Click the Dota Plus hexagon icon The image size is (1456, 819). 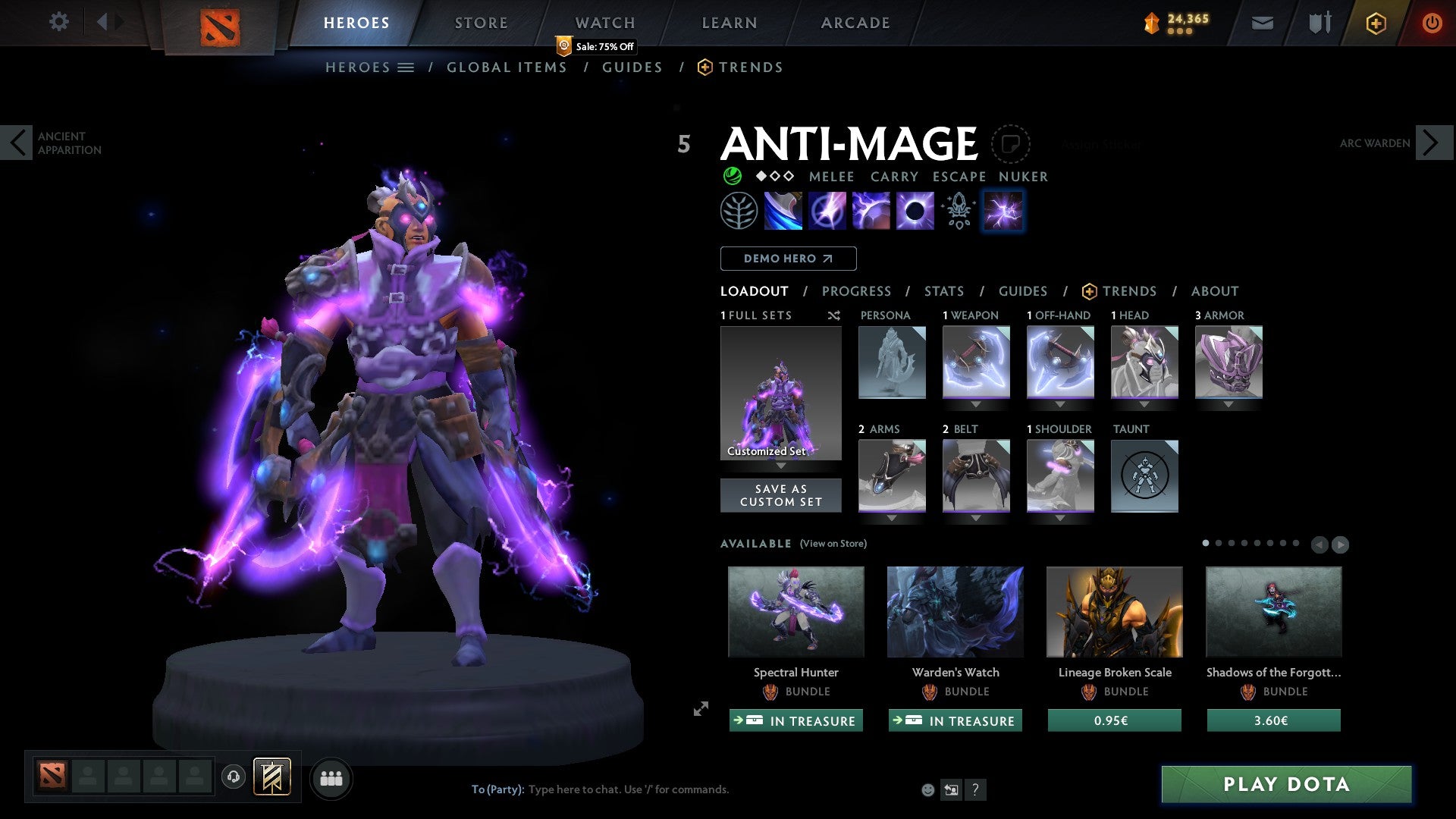1375,23
